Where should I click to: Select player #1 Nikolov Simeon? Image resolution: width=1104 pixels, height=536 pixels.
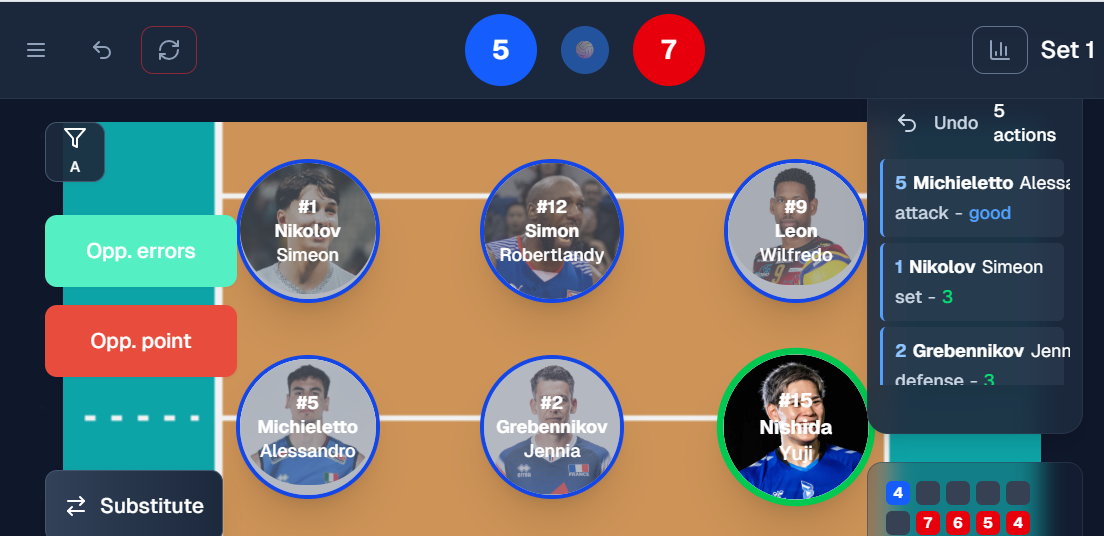[x=308, y=230]
